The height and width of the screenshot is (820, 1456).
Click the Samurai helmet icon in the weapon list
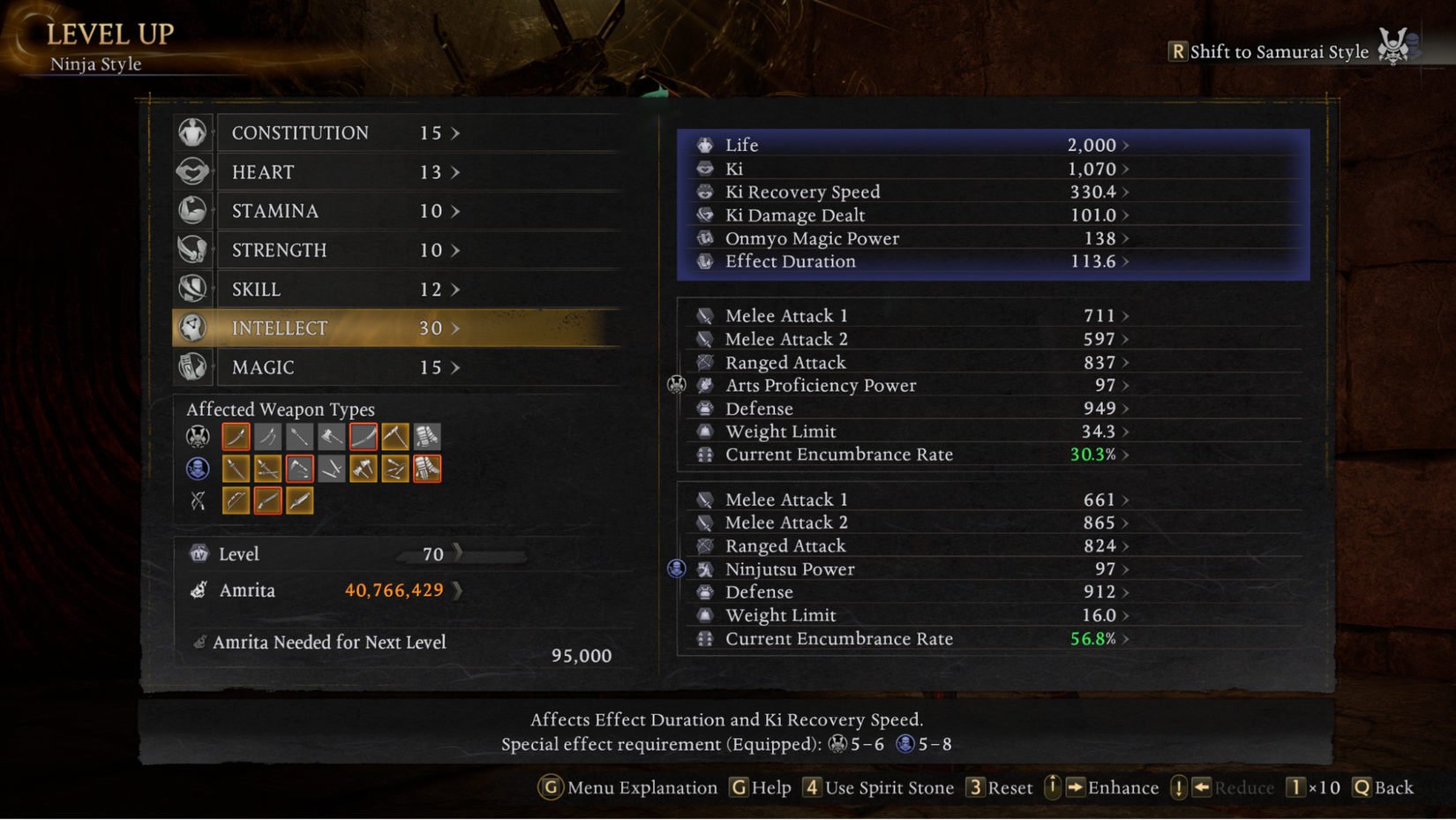pos(196,436)
